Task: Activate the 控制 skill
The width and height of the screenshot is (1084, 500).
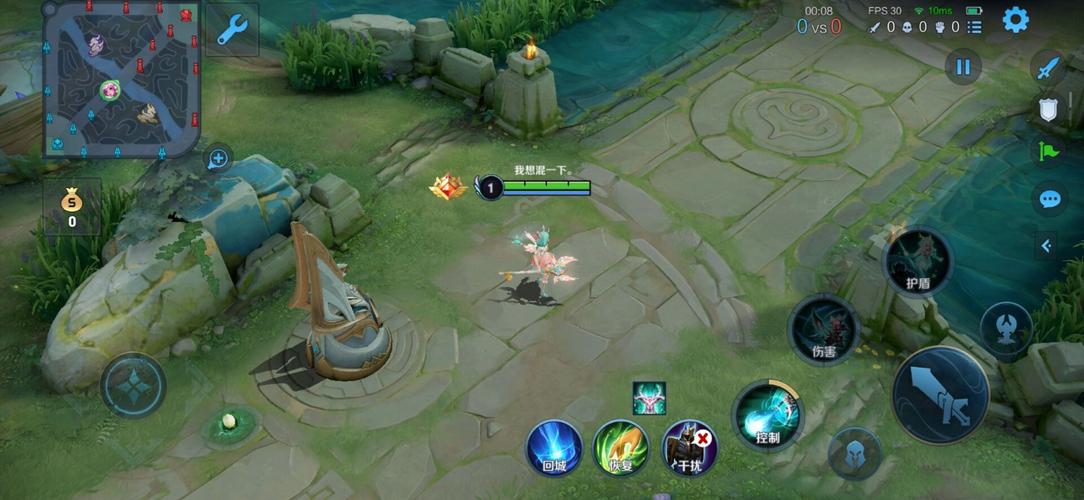Action: pos(767,415)
